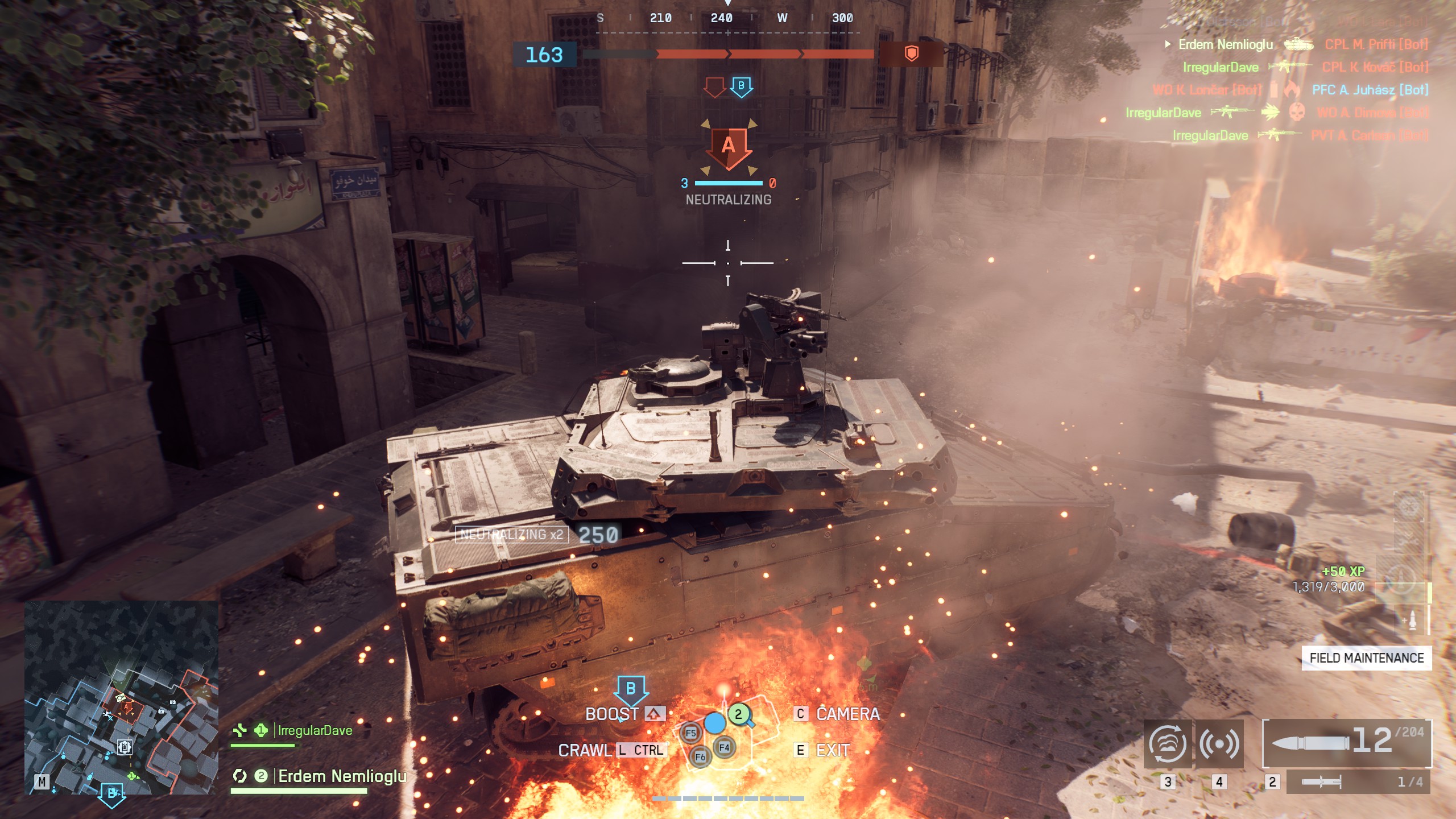Click the objective B marker on the minimap
The height and width of the screenshot is (819, 1456).
pos(111,792)
